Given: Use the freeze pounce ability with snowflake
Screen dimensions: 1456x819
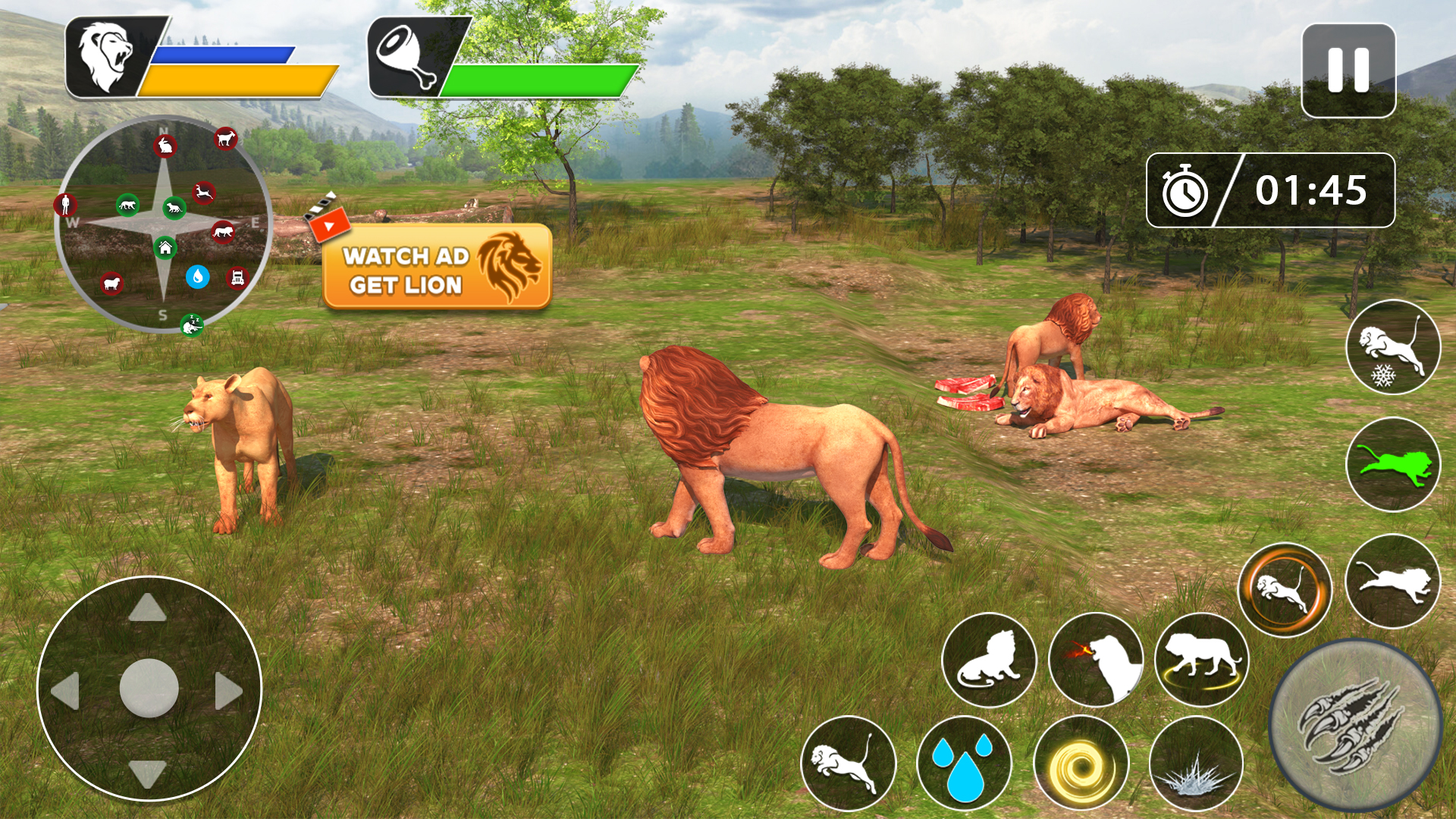Looking at the screenshot, I should click(x=1392, y=347).
